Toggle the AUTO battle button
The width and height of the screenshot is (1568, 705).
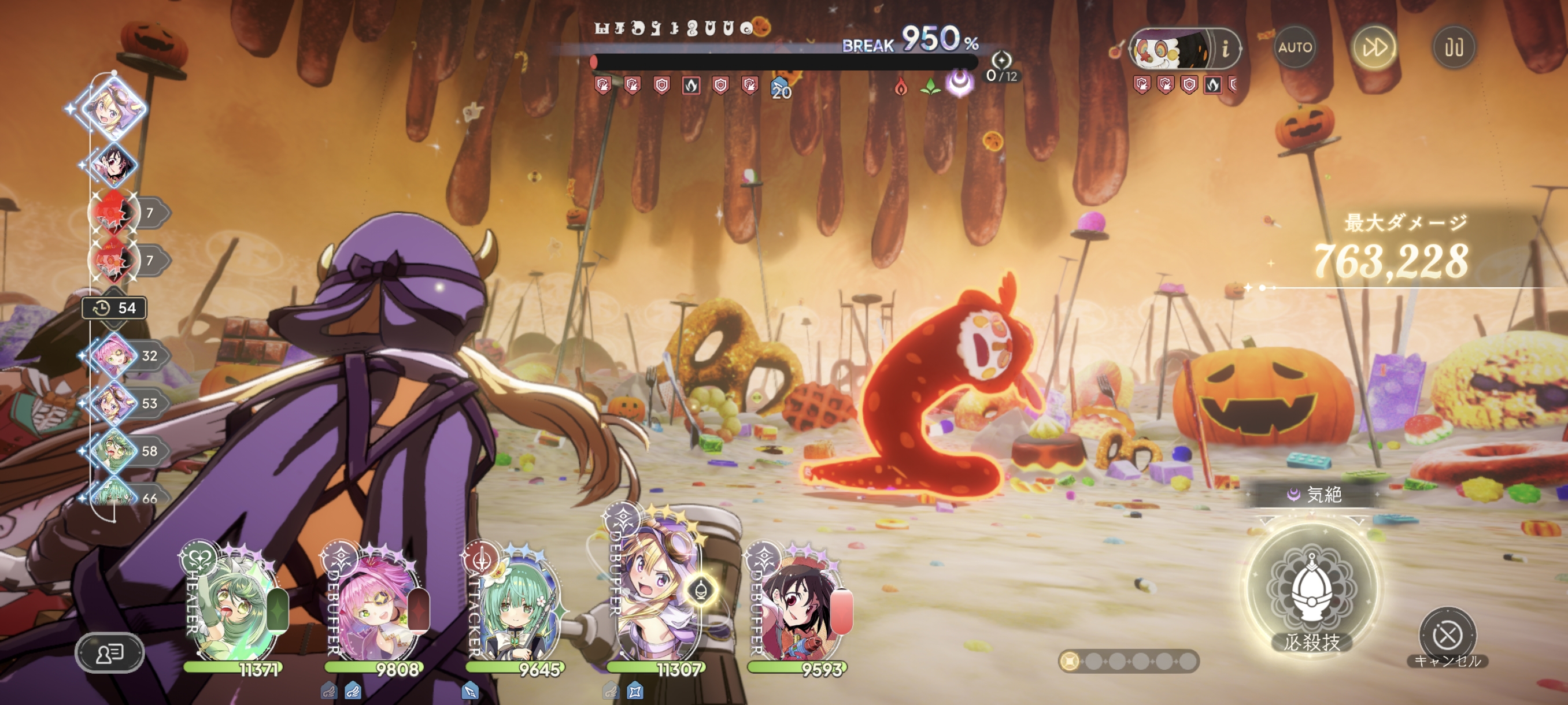(x=1295, y=47)
